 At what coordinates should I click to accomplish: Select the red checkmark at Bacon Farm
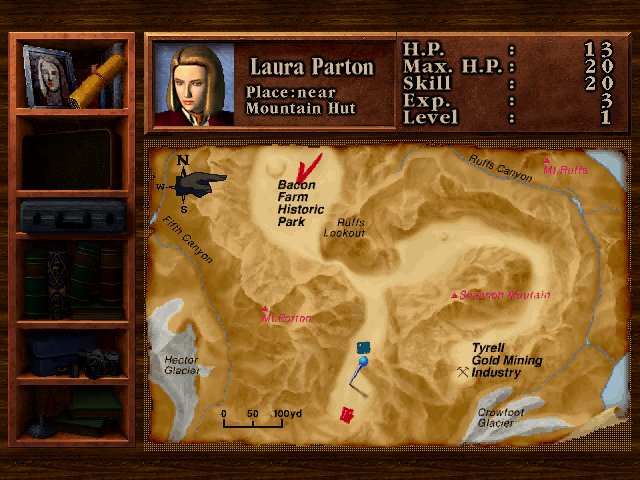click(x=313, y=165)
